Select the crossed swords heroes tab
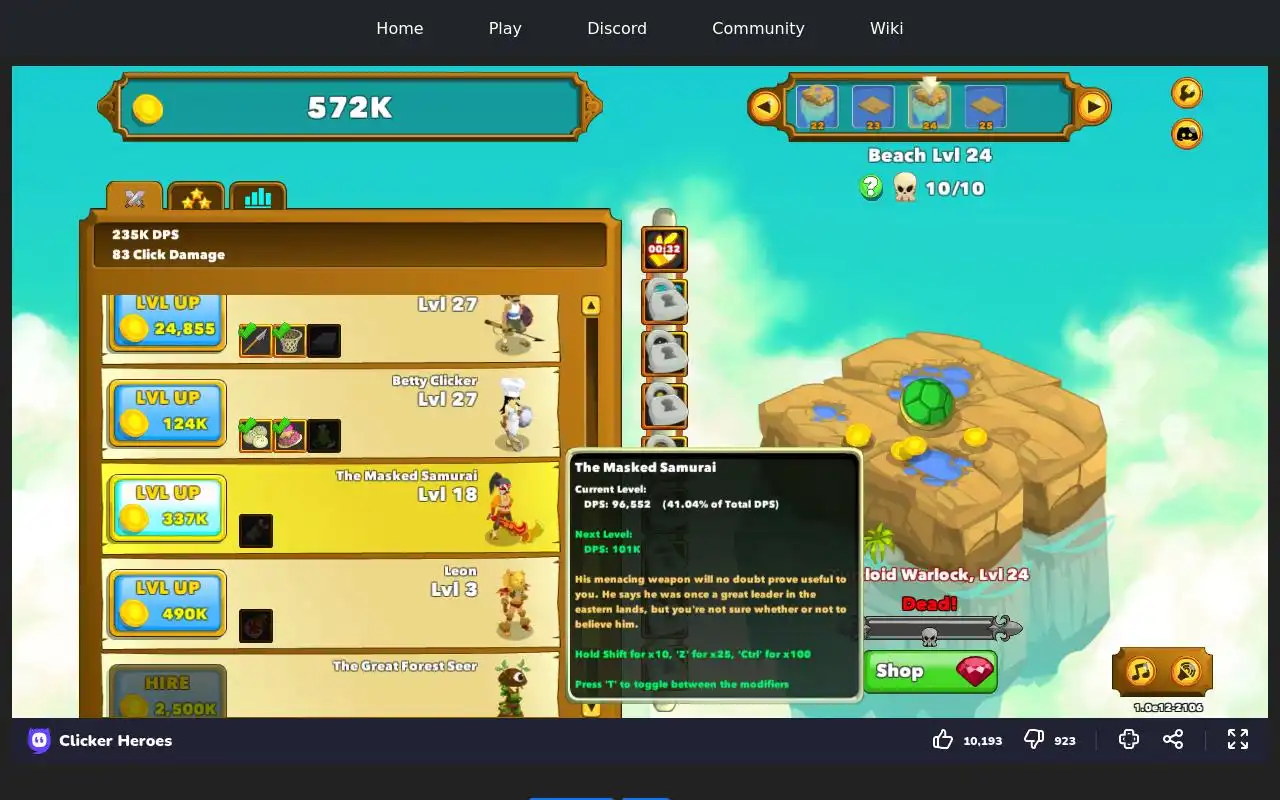Screen dimensions: 1280x800 [x=135, y=198]
